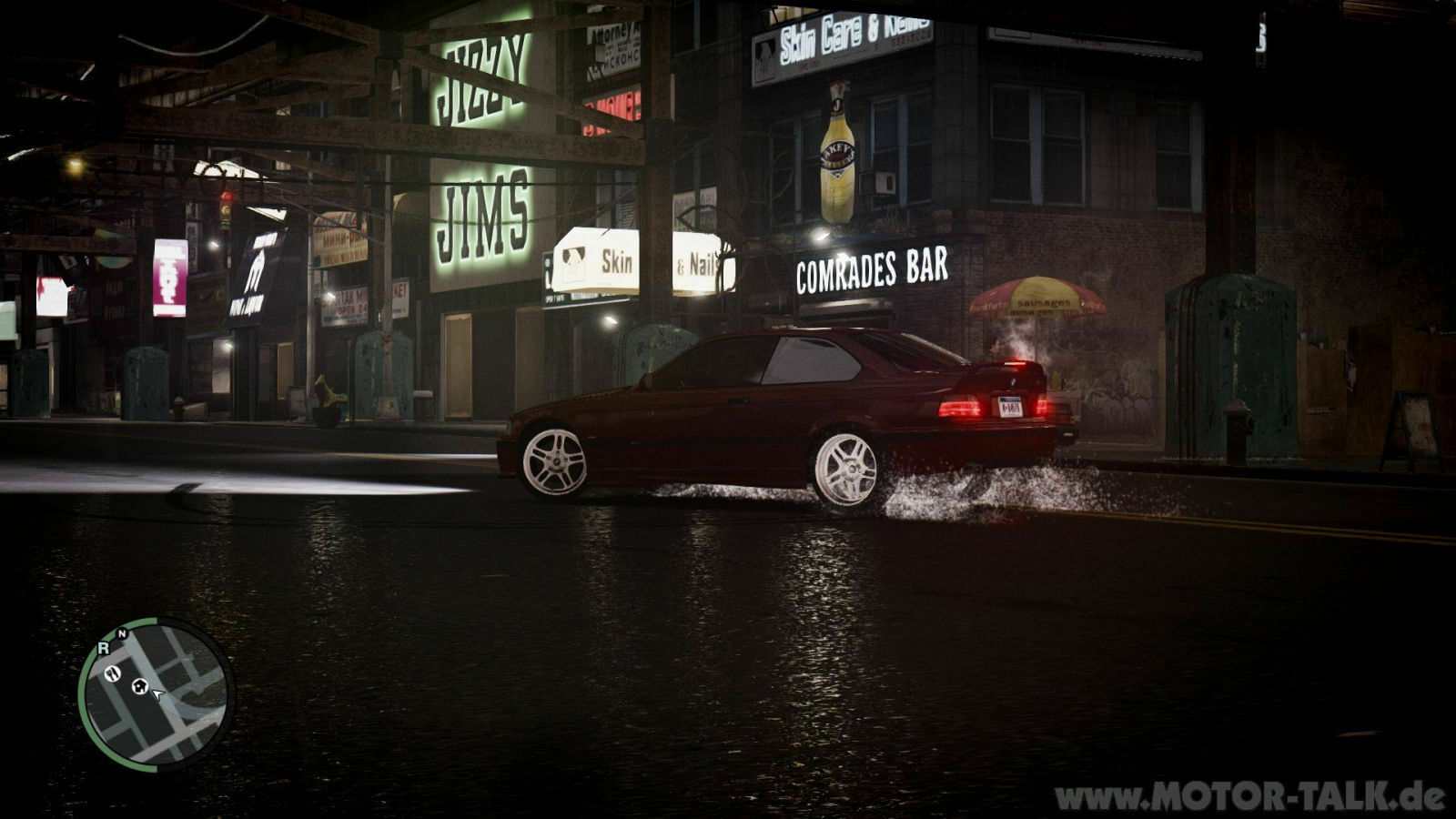Click the R radio indicator near the radar
1456x819 pixels.
coord(103,648)
